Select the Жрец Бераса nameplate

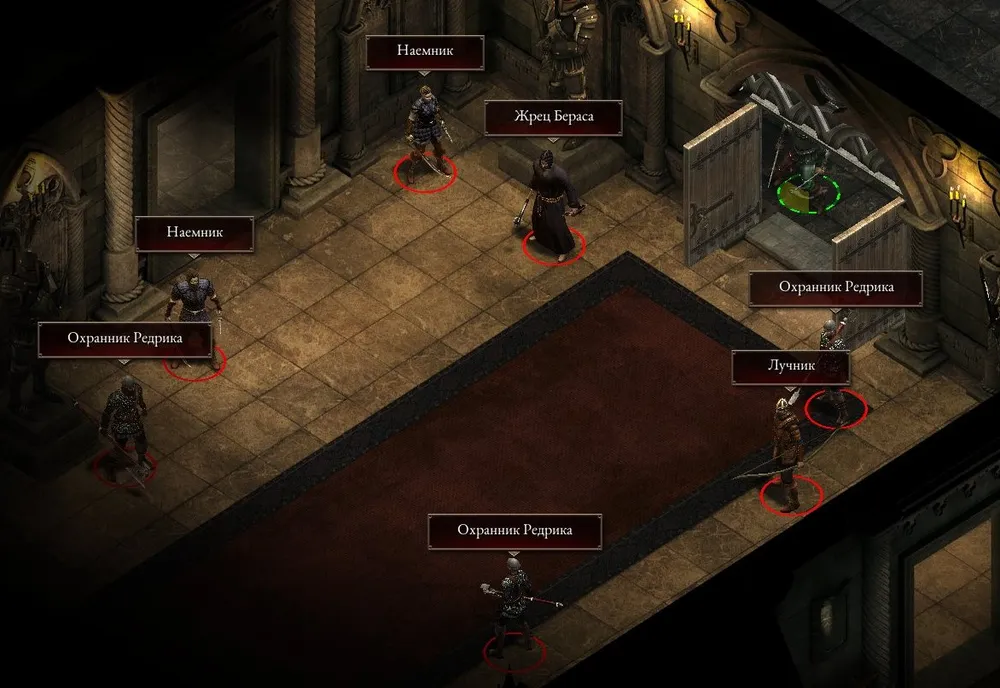(553, 117)
